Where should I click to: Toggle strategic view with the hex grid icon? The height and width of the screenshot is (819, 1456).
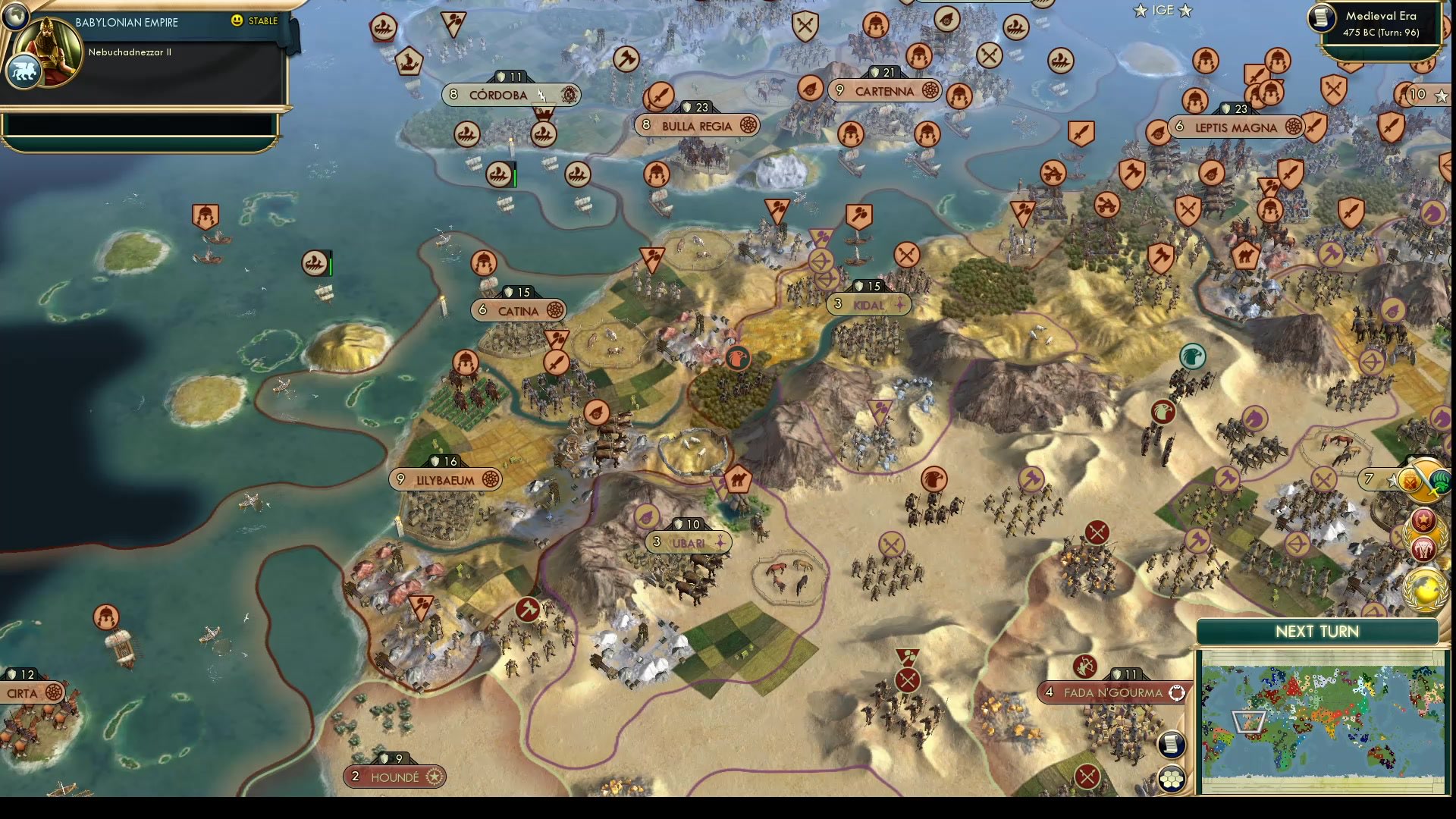[x=1172, y=776]
